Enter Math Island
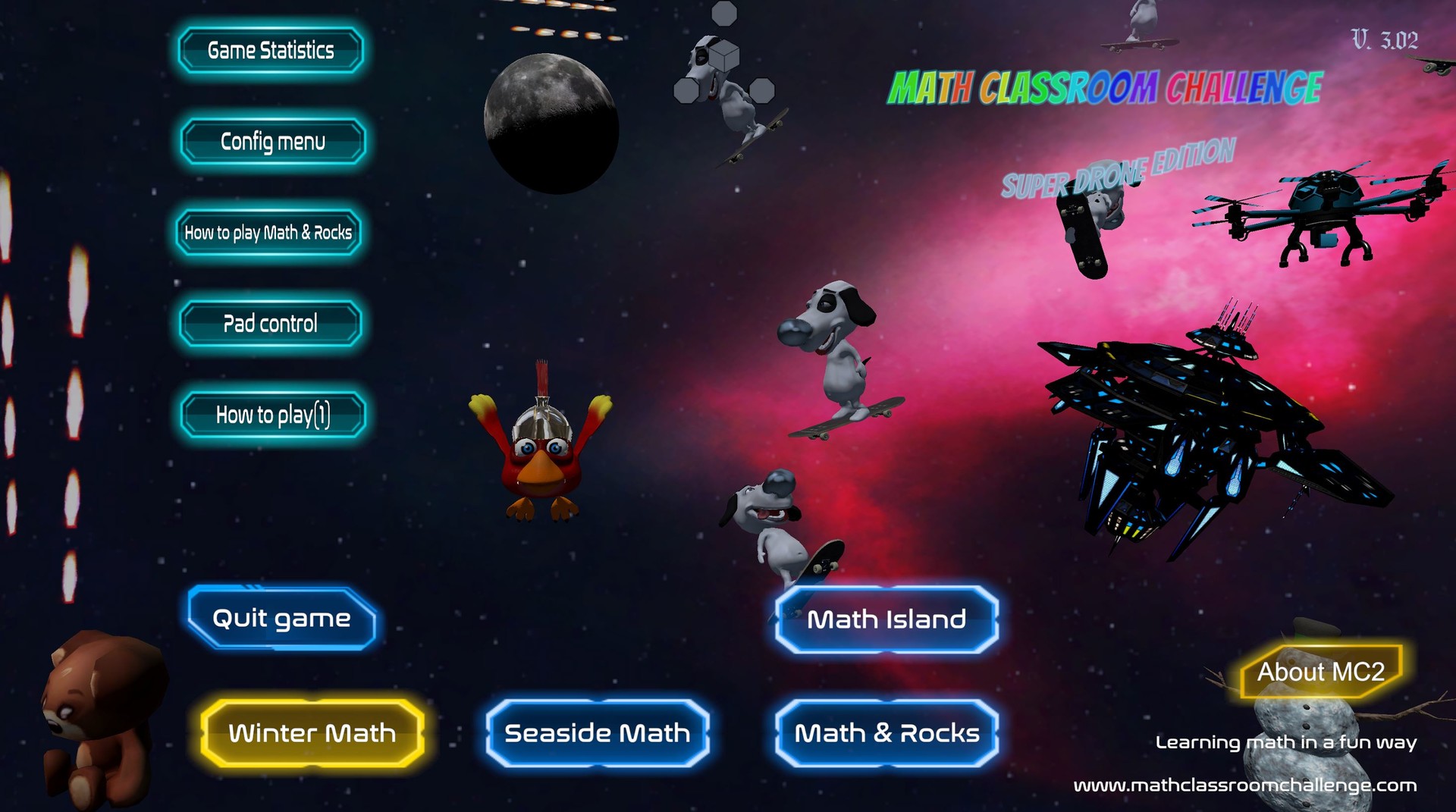 tap(886, 619)
